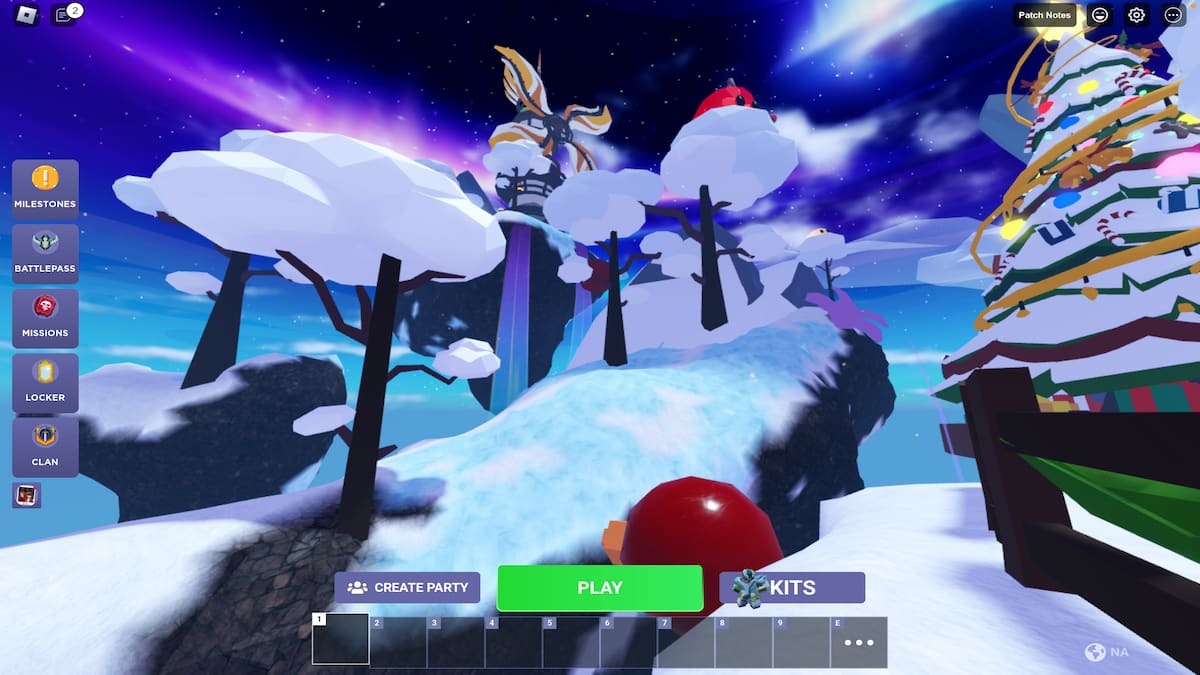
Task: Click the NA region globe indicator
Action: point(1106,652)
